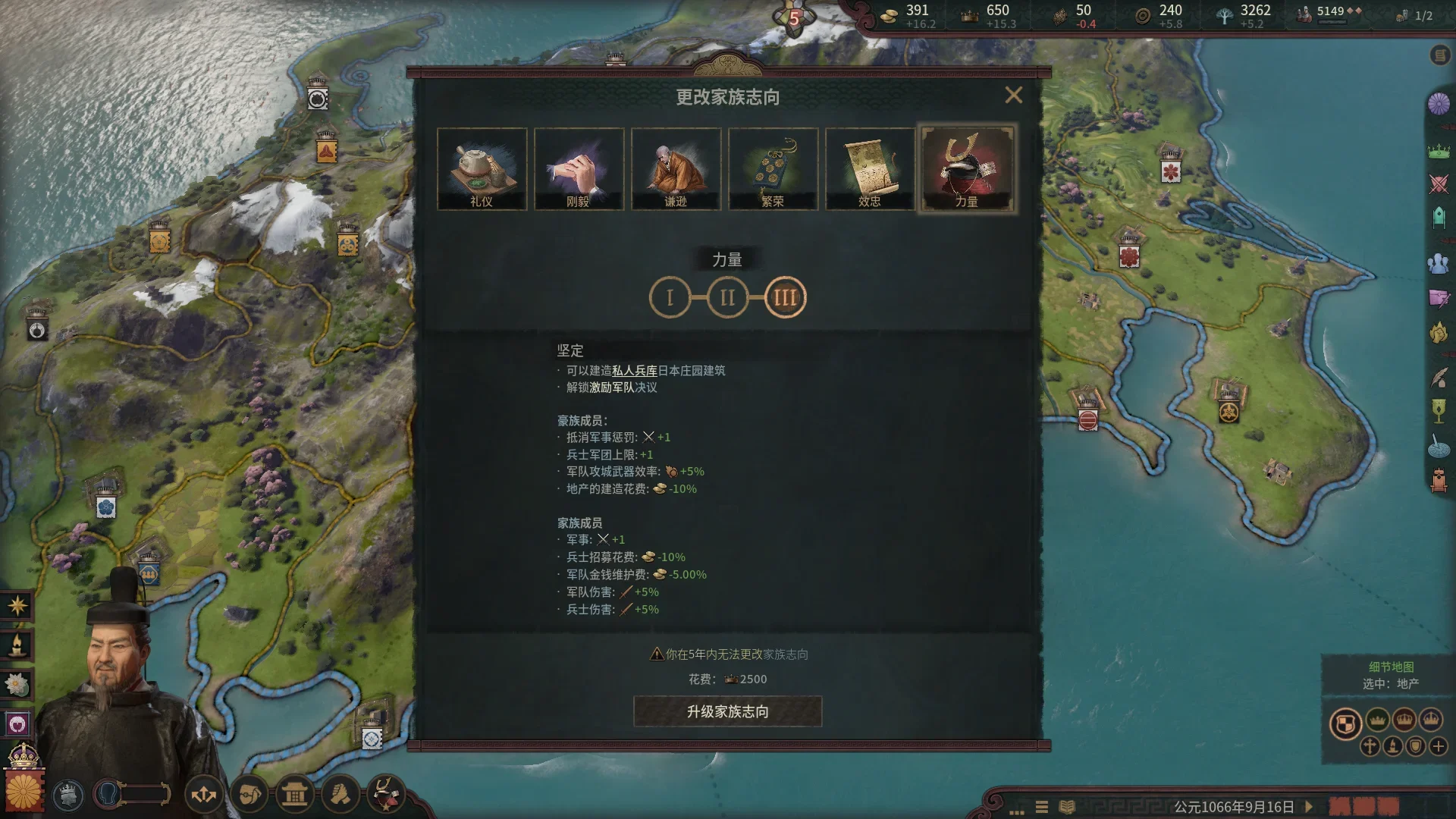
Task: Open the intrigue dagger-and-letter icon on the right sidebar
Action: pyautogui.click(x=1438, y=297)
